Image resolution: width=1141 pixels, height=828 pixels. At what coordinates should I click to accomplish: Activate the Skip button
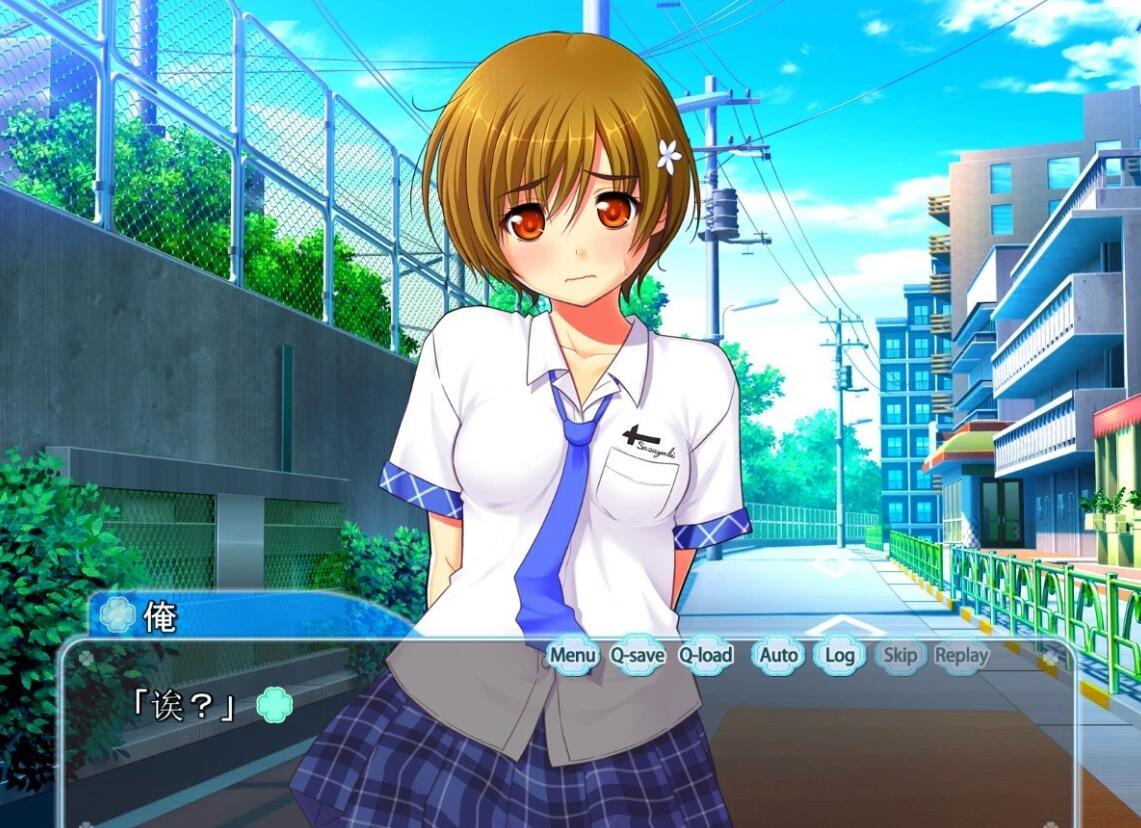click(x=900, y=656)
